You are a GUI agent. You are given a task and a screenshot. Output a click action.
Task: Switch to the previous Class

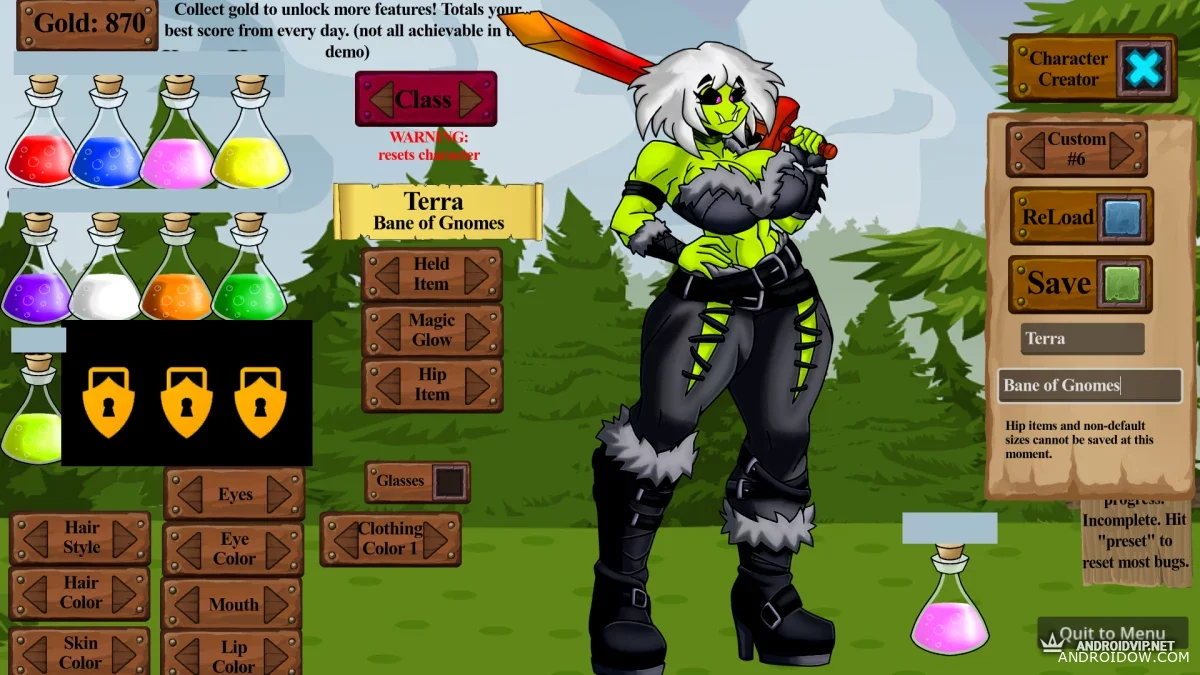point(381,100)
